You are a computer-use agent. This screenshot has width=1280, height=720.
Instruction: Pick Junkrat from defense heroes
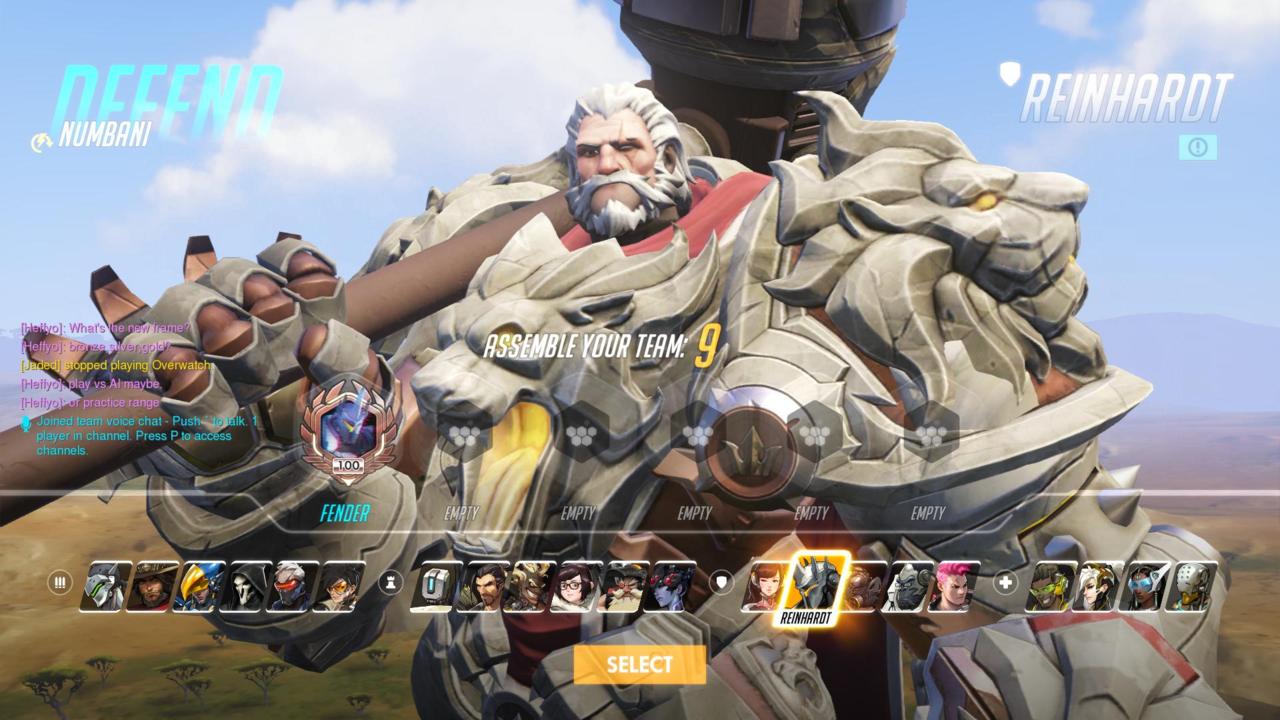pyautogui.click(x=528, y=587)
